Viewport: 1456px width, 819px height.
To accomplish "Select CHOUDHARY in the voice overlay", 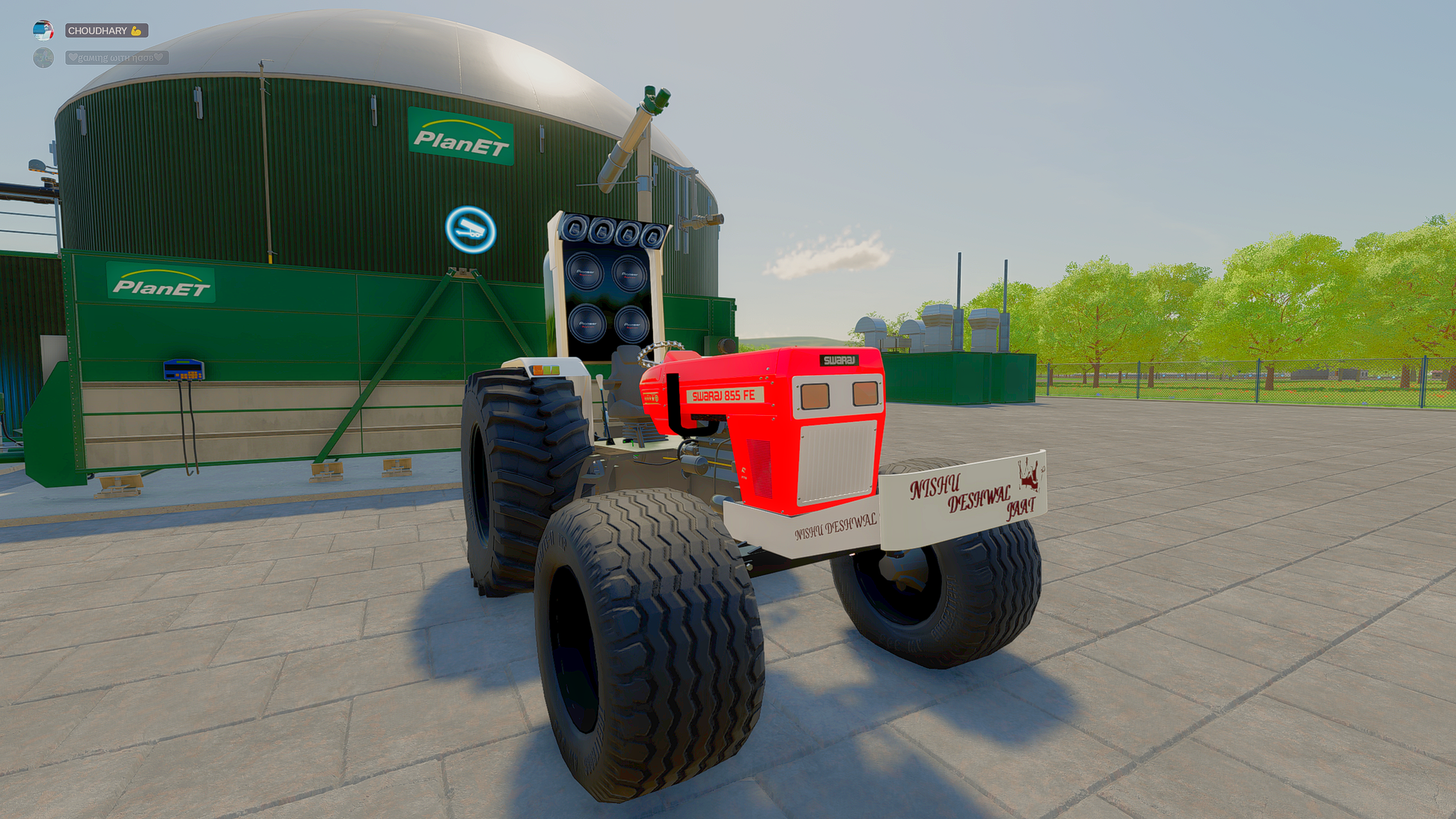I will [x=105, y=31].
